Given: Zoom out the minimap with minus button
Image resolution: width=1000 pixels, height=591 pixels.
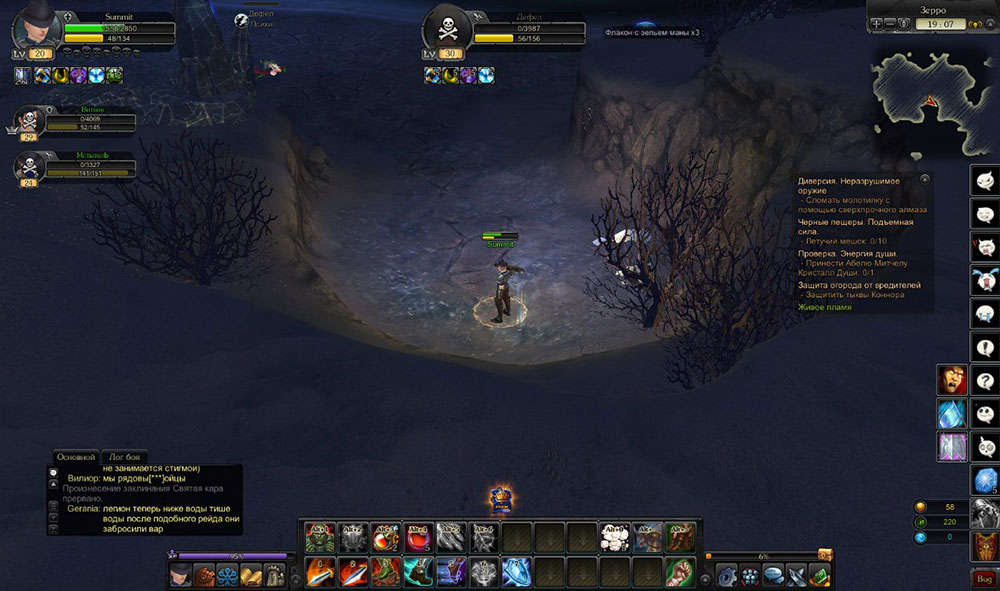Looking at the screenshot, I should (x=890, y=22).
